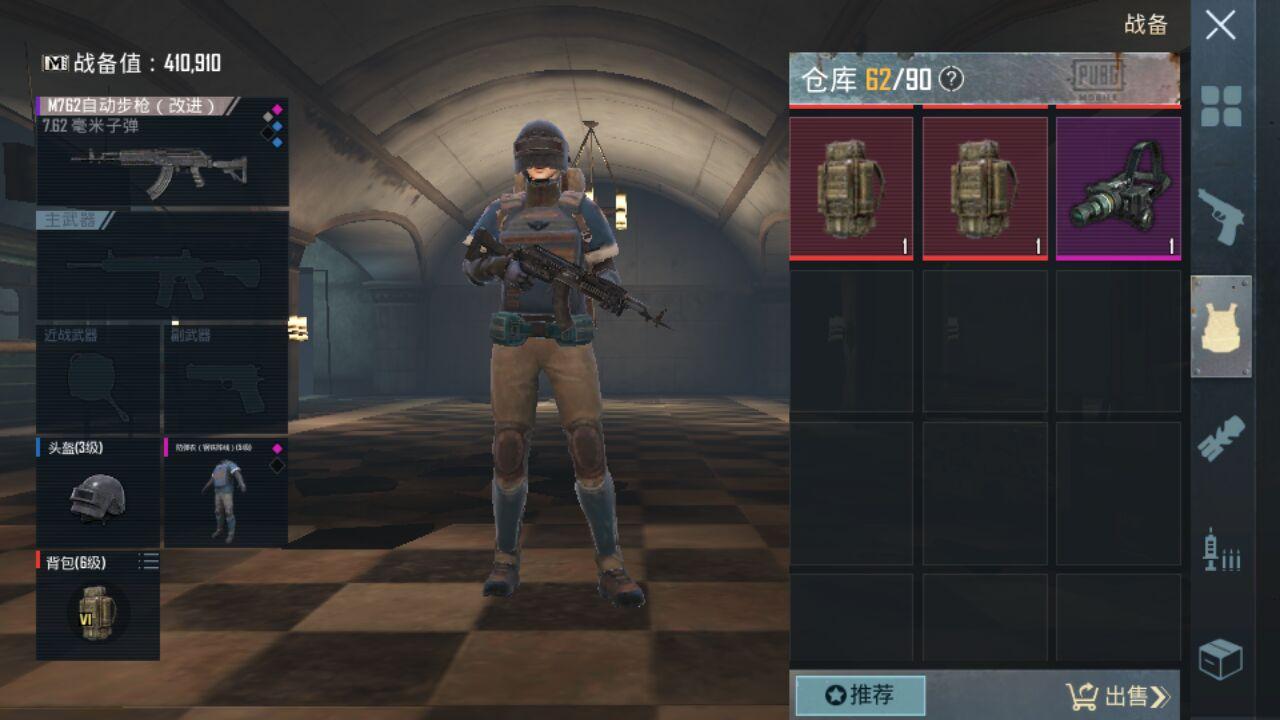Click the 推荐 recommend button
Viewport: 1280px width, 720px height.
tap(860, 695)
